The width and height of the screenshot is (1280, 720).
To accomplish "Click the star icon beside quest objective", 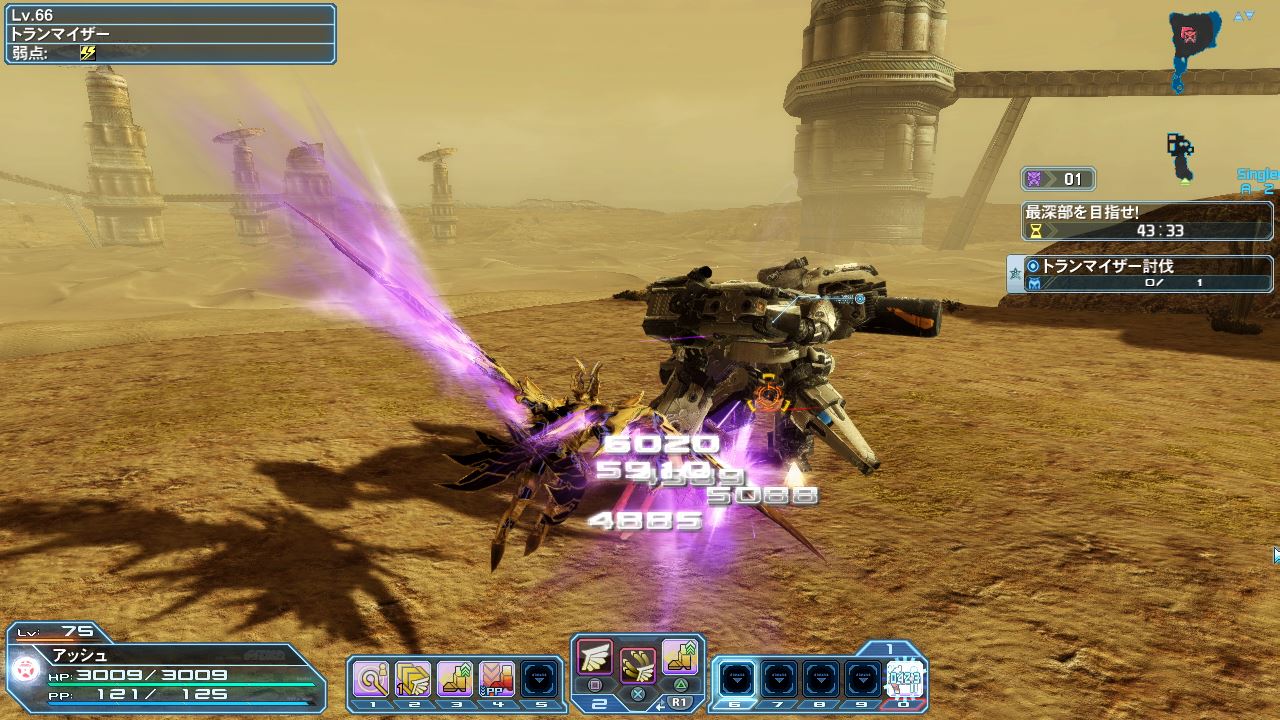I will [x=1015, y=274].
